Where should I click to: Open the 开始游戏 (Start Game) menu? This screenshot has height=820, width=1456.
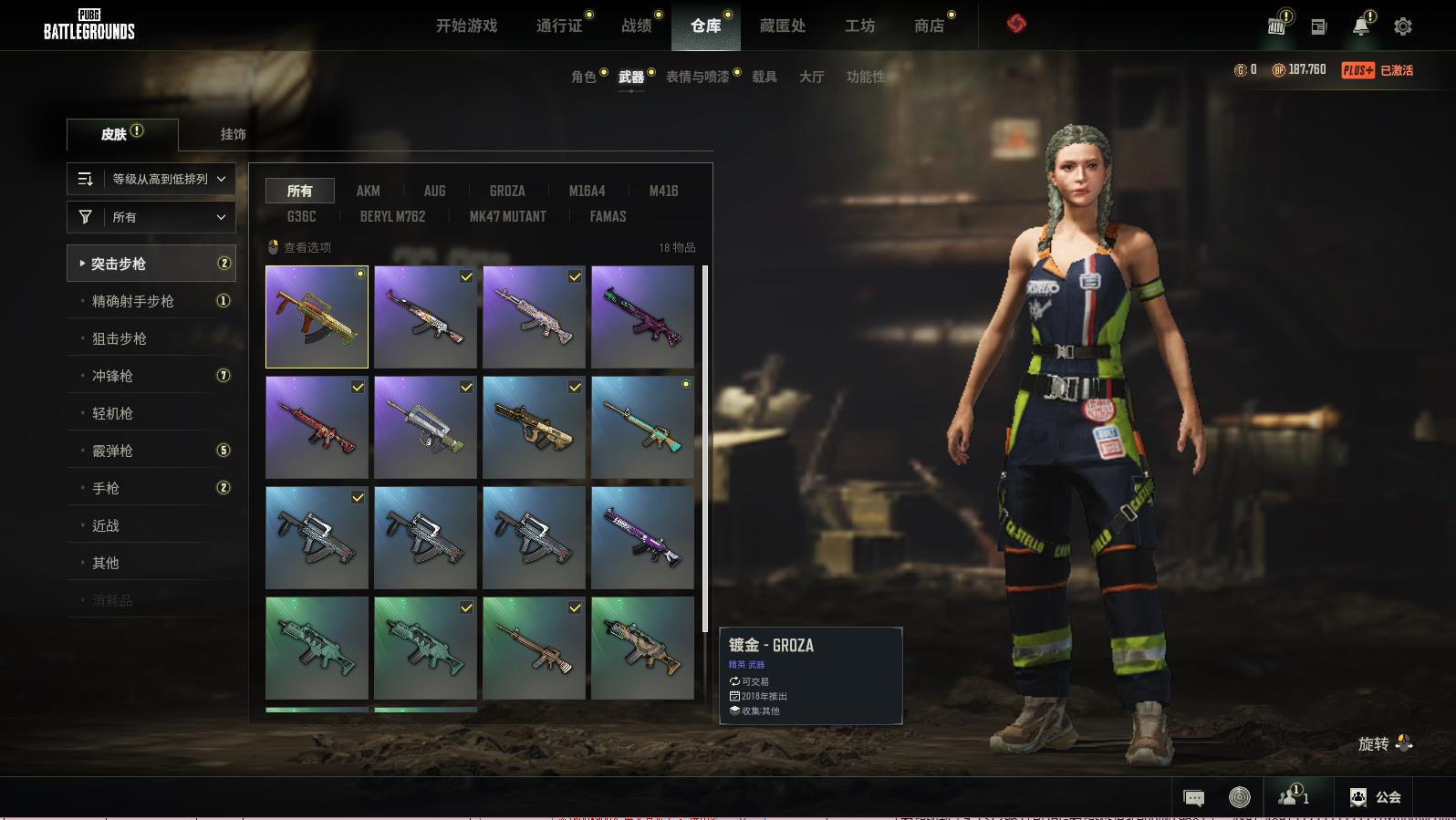pos(466,26)
